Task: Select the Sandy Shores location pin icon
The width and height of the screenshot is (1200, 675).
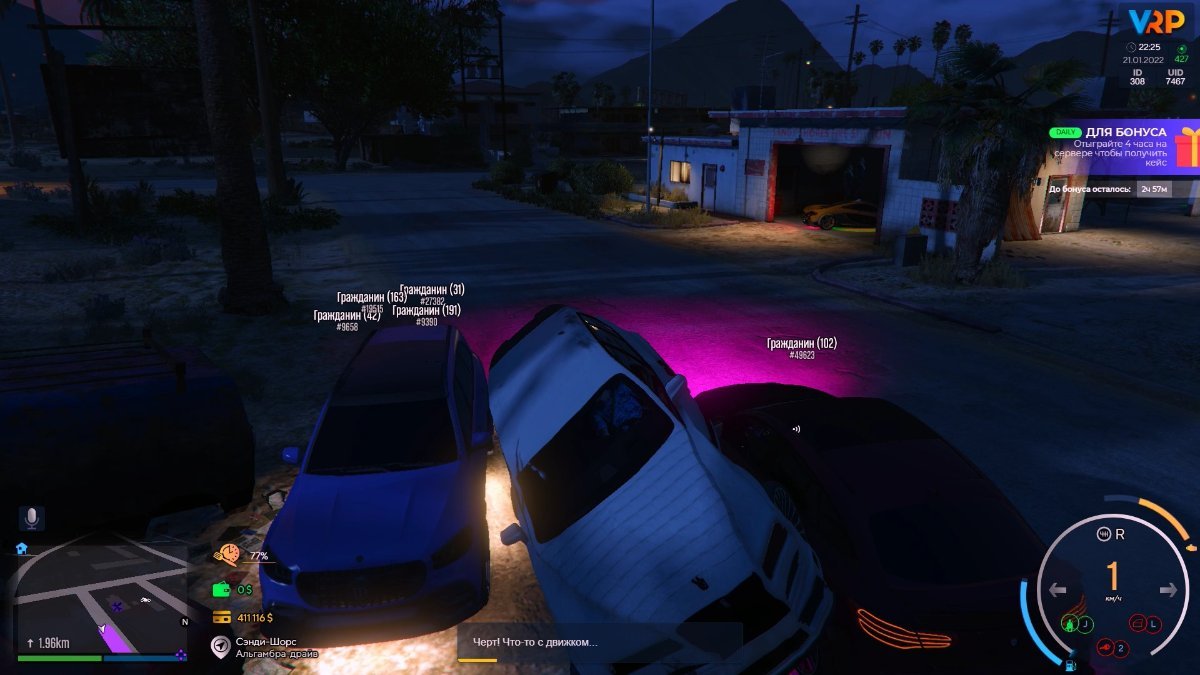Action: click(221, 646)
